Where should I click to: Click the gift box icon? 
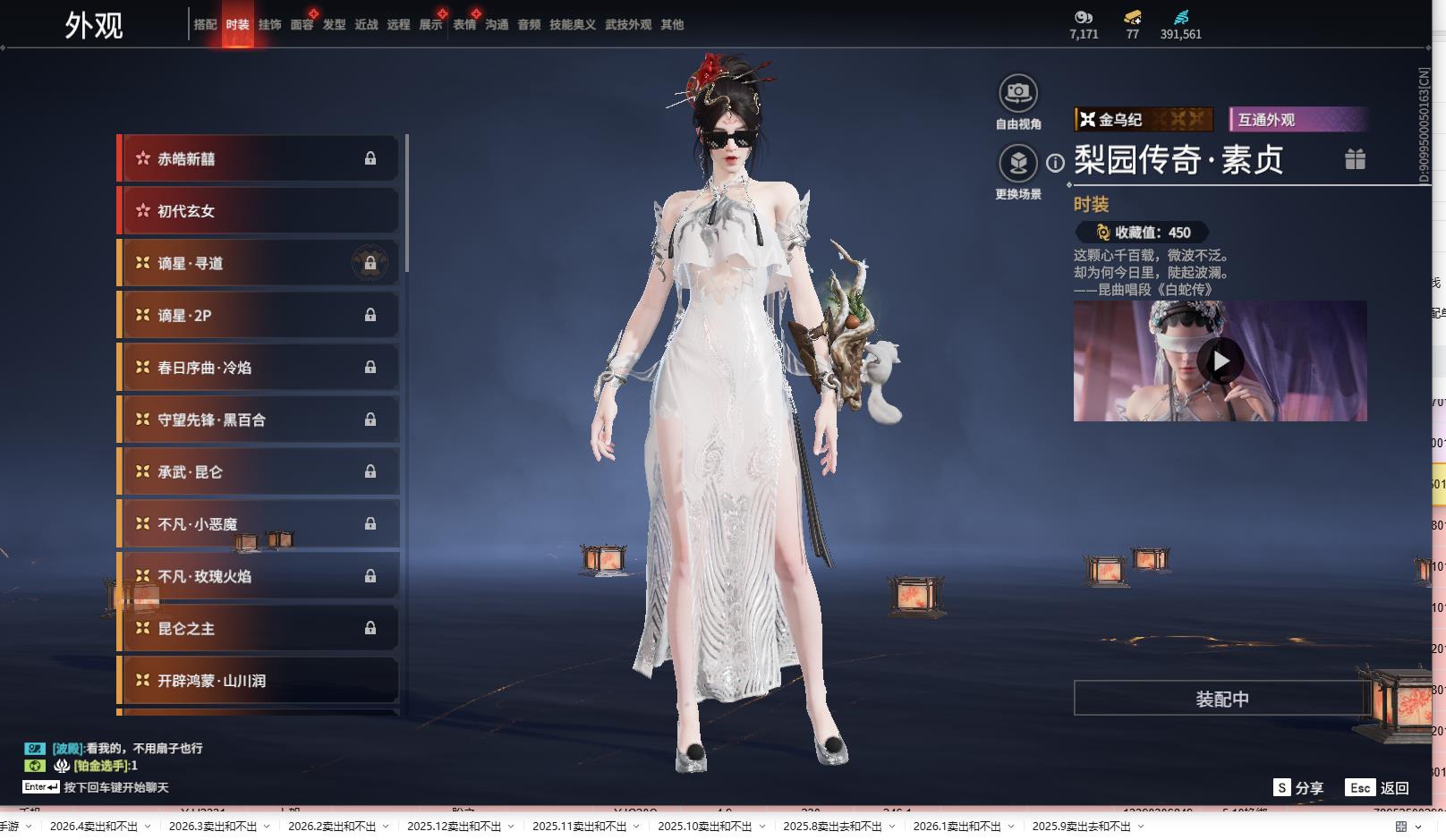(1355, 159)
